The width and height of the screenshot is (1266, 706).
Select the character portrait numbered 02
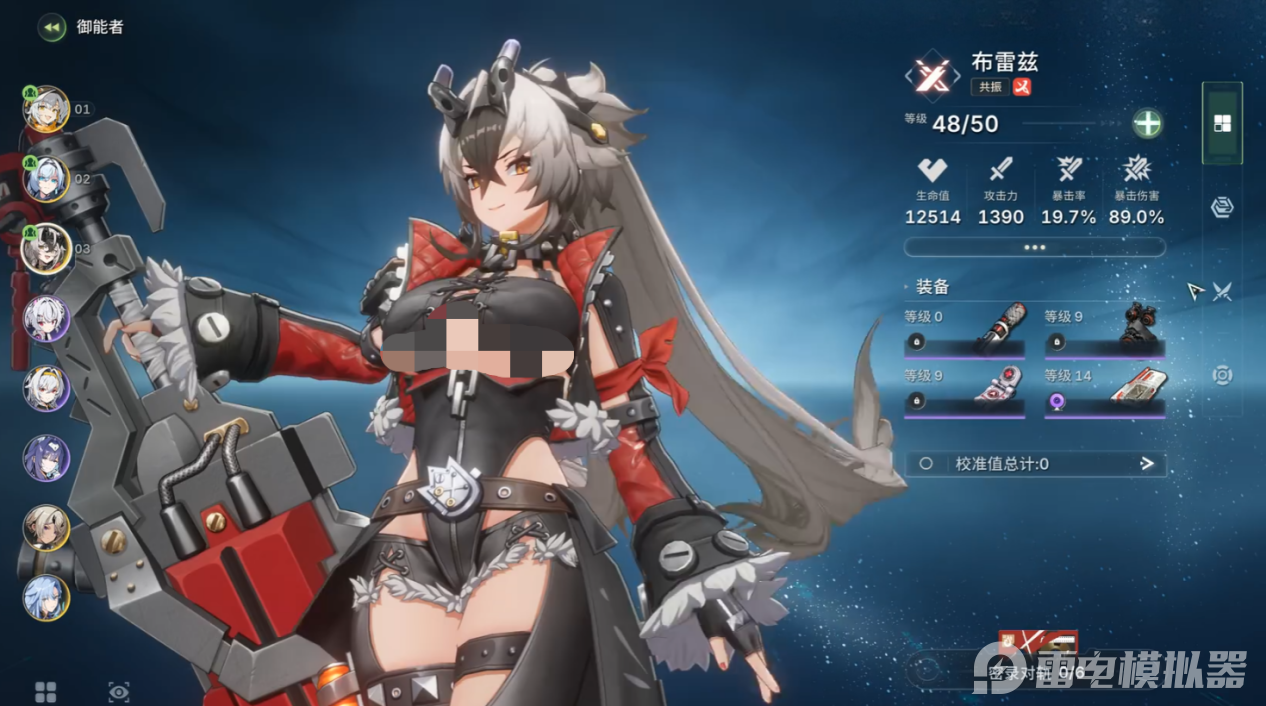(x=46, y=179)
